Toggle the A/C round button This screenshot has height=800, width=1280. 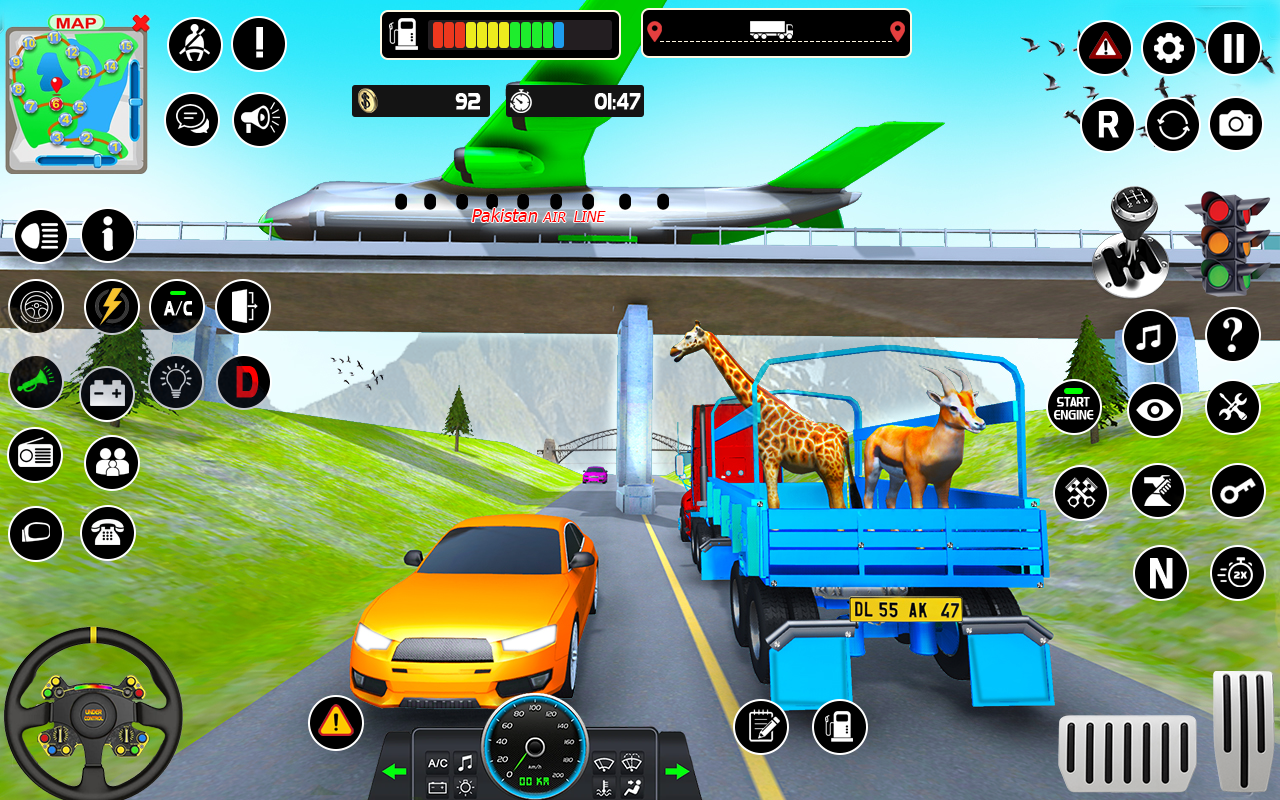(x=177, y=307)
